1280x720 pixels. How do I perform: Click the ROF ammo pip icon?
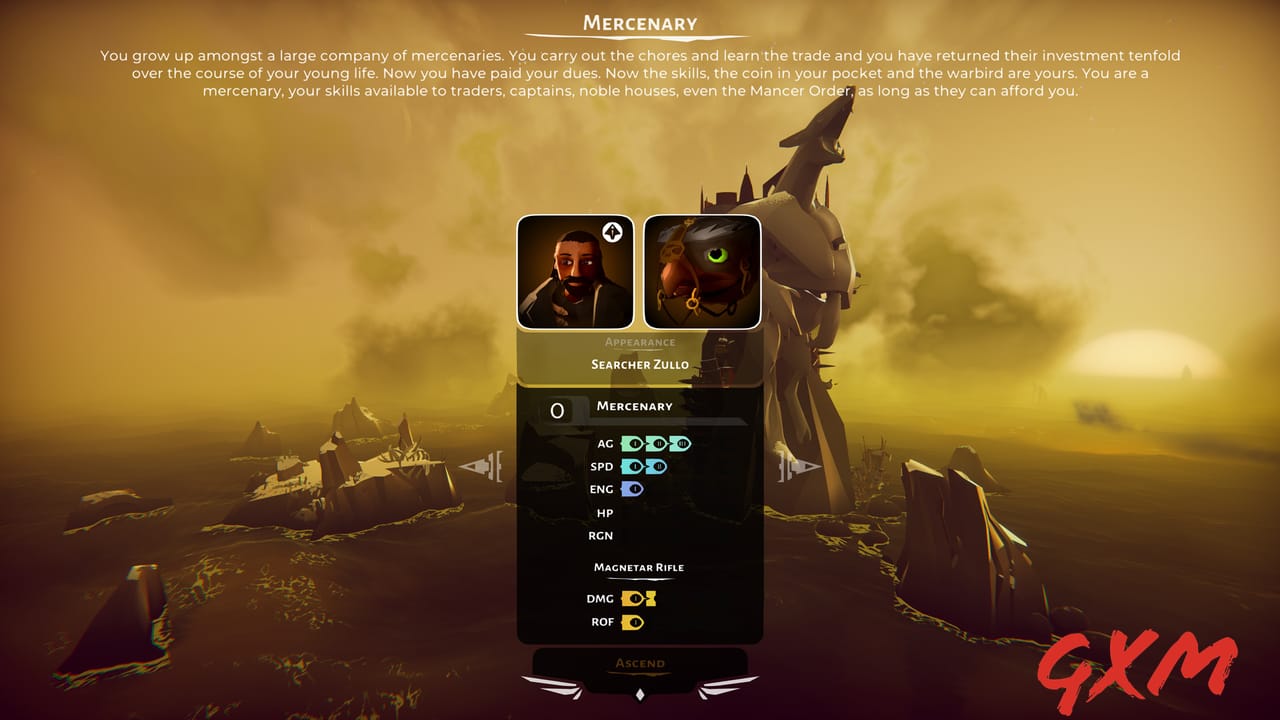click(x=634, y=620)
